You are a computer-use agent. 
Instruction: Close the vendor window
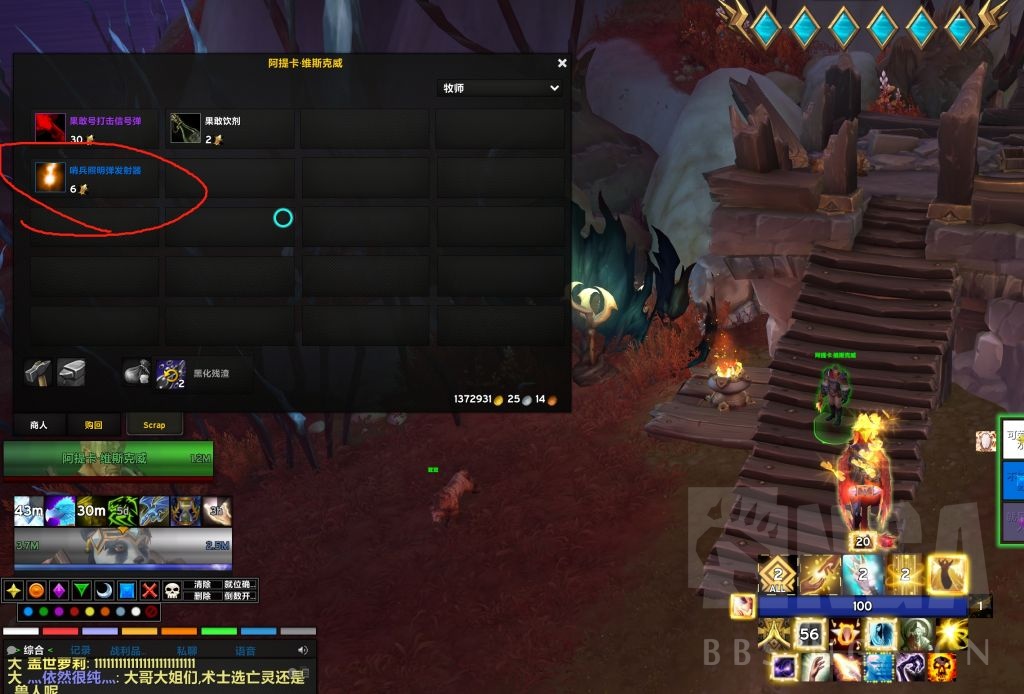tap(562, 63)
